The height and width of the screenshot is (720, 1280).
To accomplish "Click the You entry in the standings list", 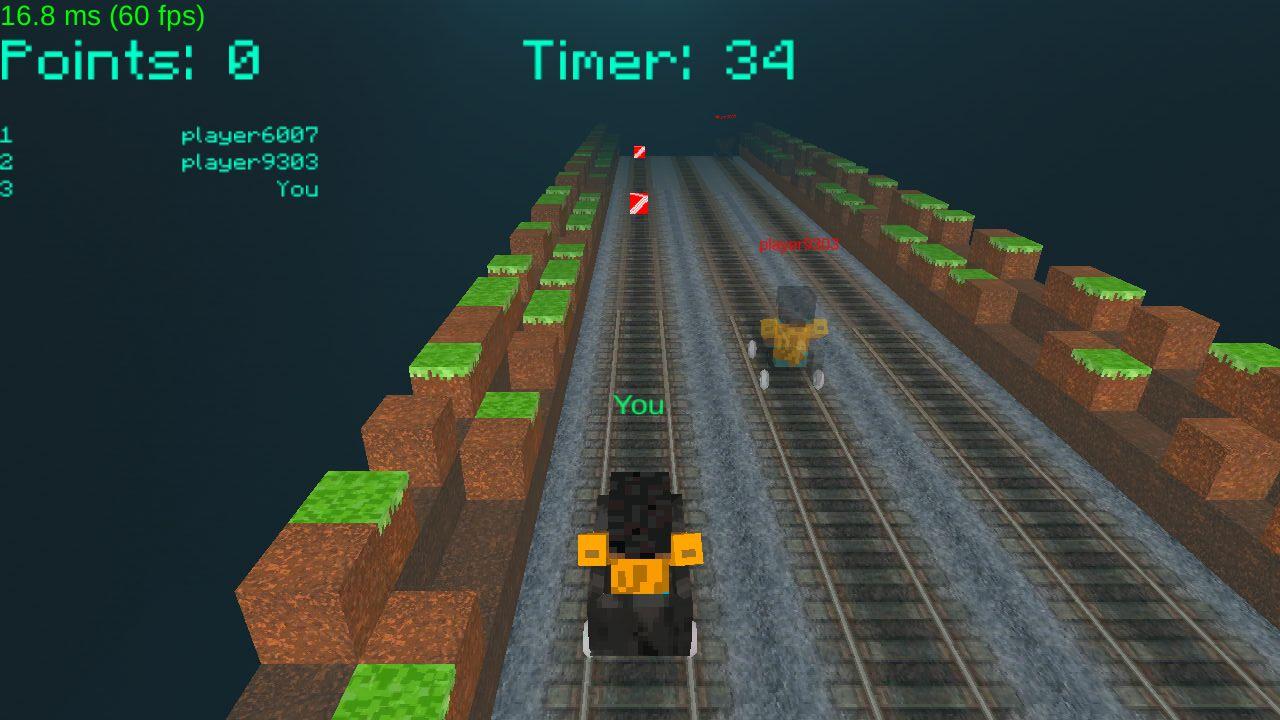I will 298,189.
